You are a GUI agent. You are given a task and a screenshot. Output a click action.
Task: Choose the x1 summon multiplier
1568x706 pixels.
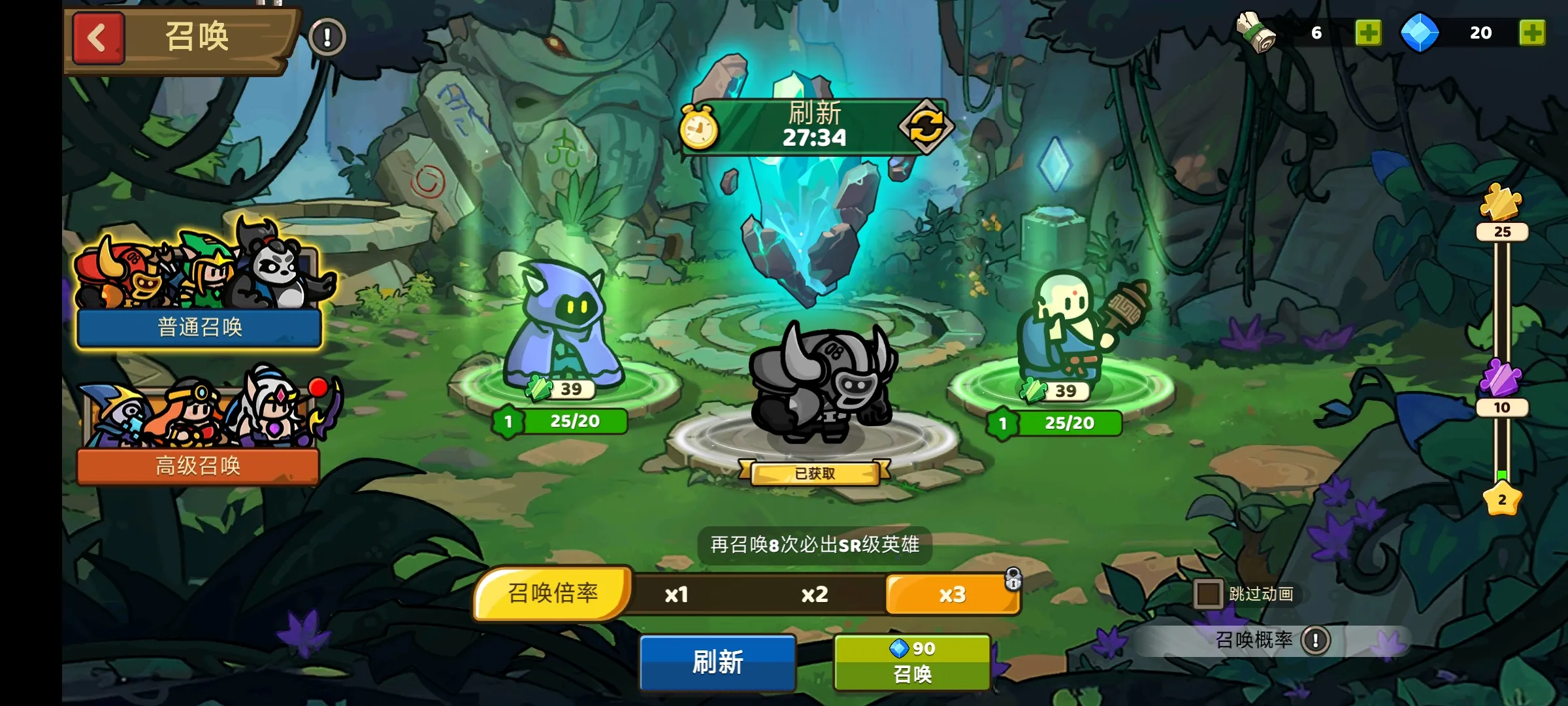point(677,594)
